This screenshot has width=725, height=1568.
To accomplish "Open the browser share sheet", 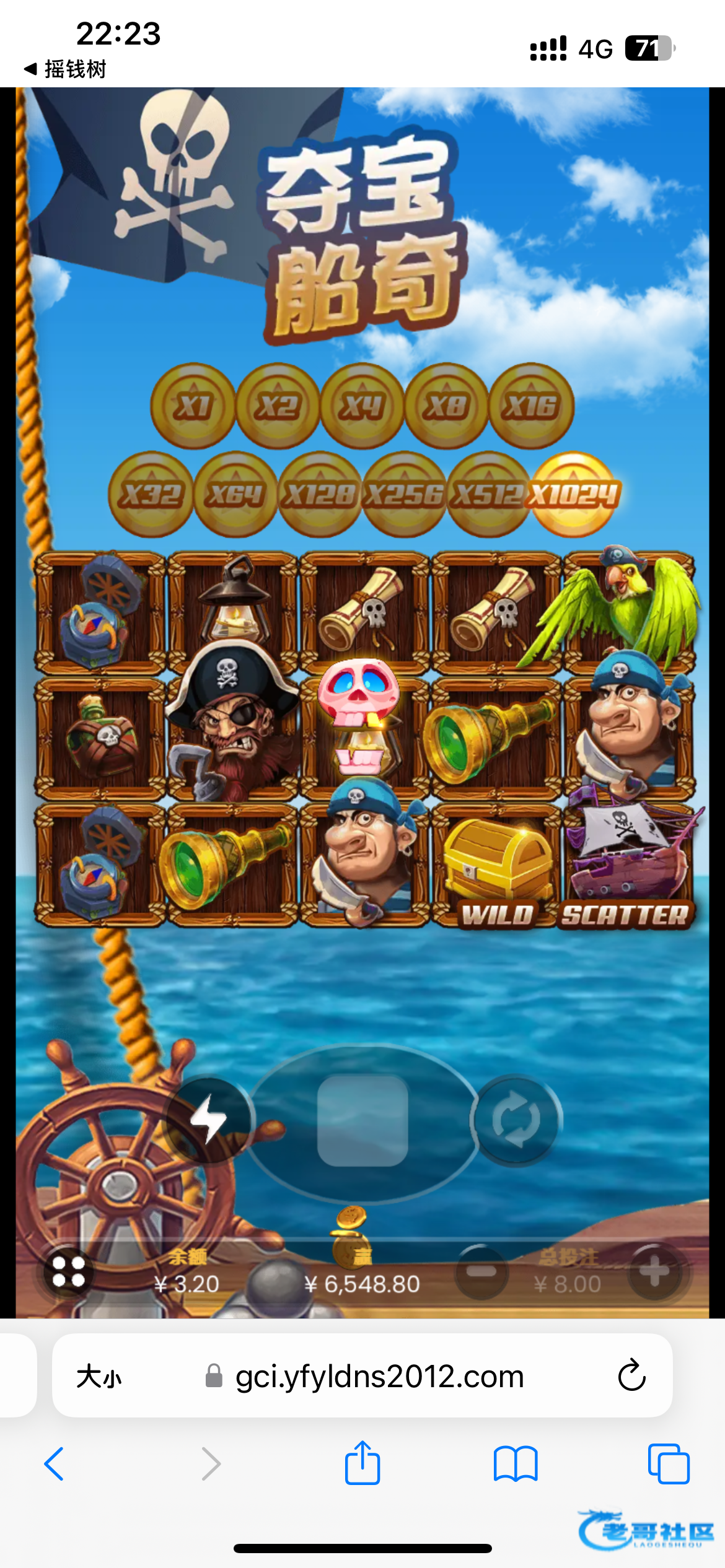I will 362,1463.
